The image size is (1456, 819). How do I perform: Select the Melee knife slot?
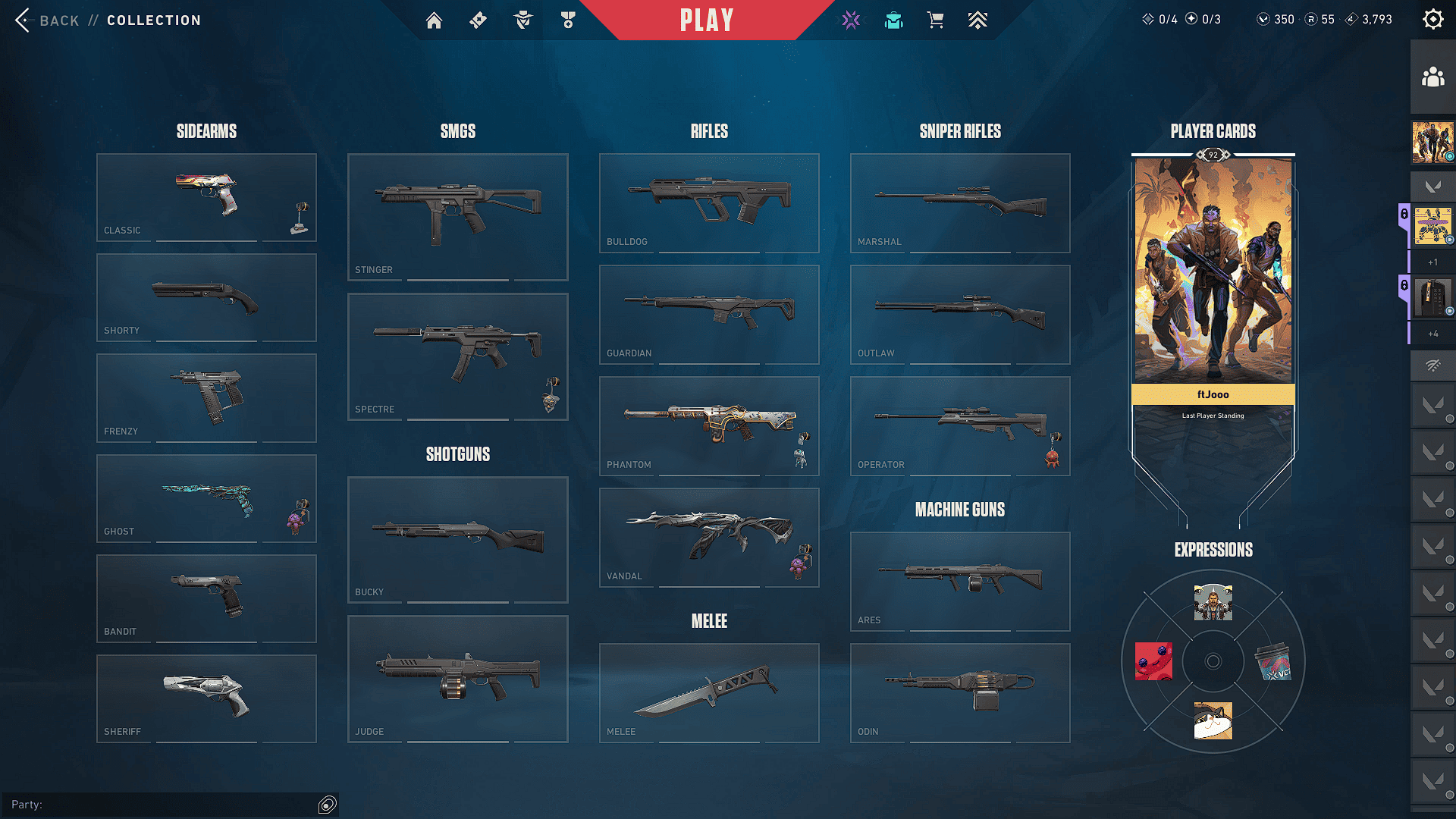point(709,692)
